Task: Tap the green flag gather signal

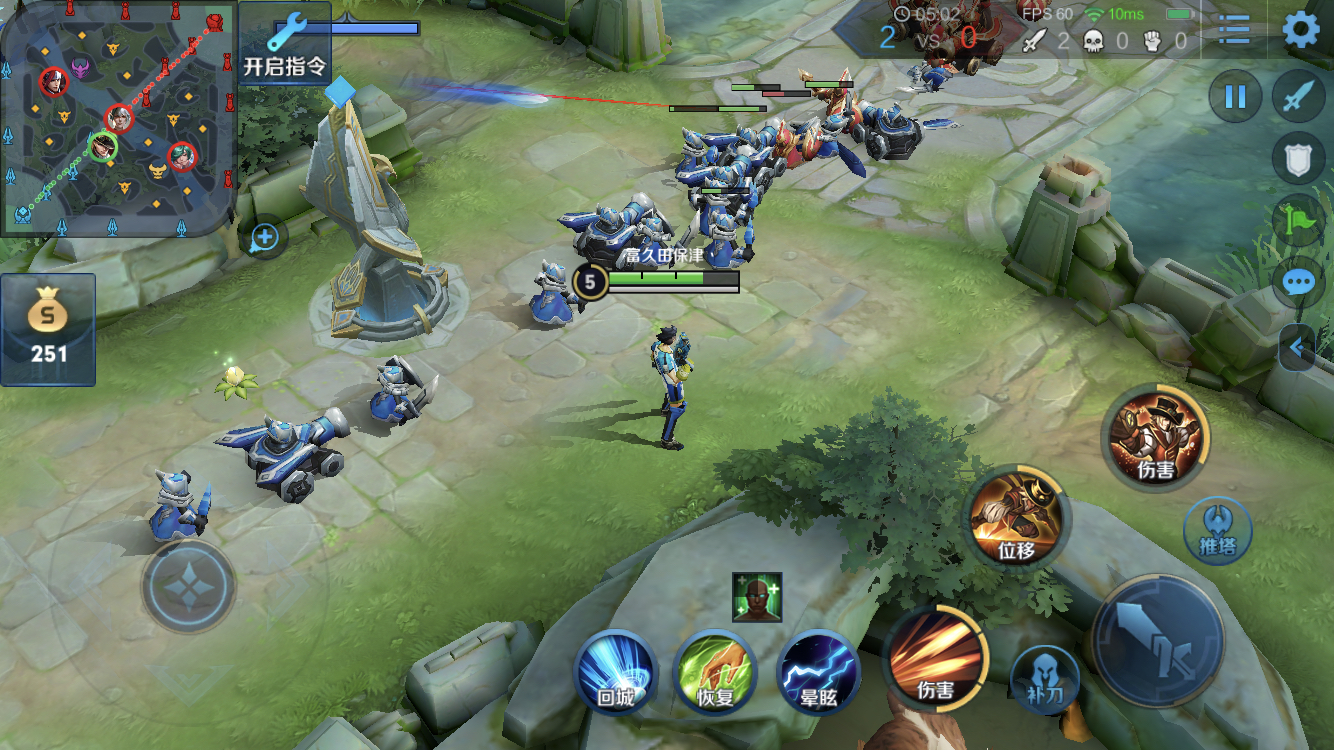Action: (x=1298, y=220)
